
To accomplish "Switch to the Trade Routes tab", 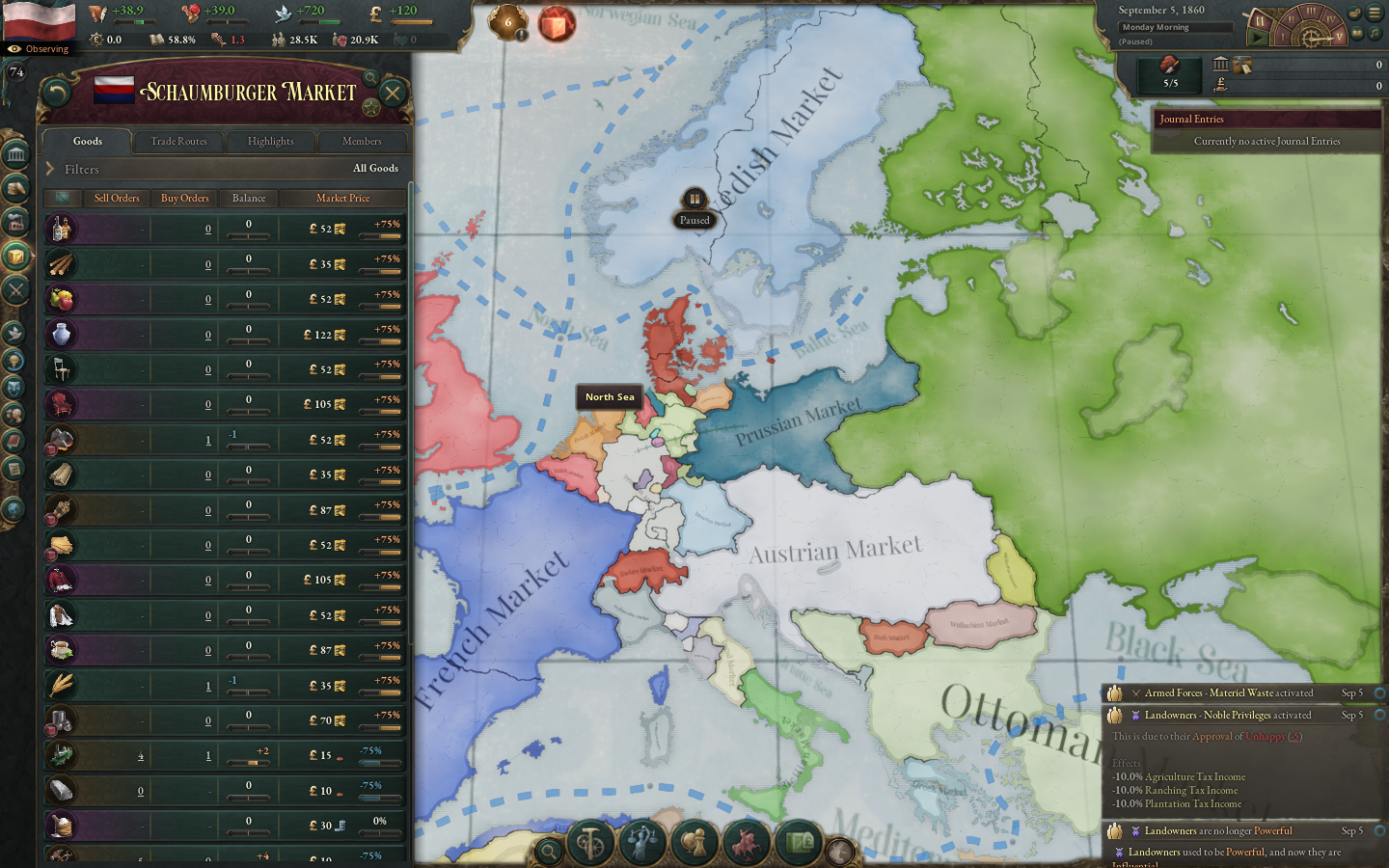I will tap(177, 141).
